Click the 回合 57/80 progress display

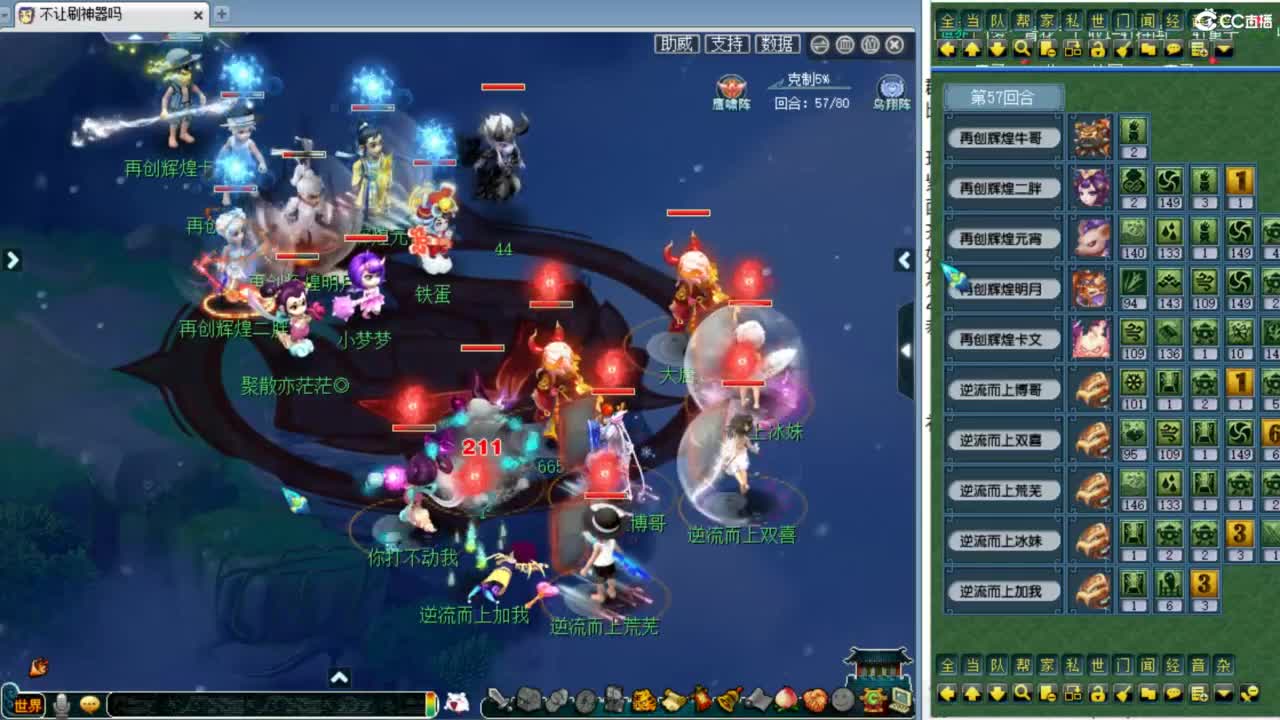810,100
